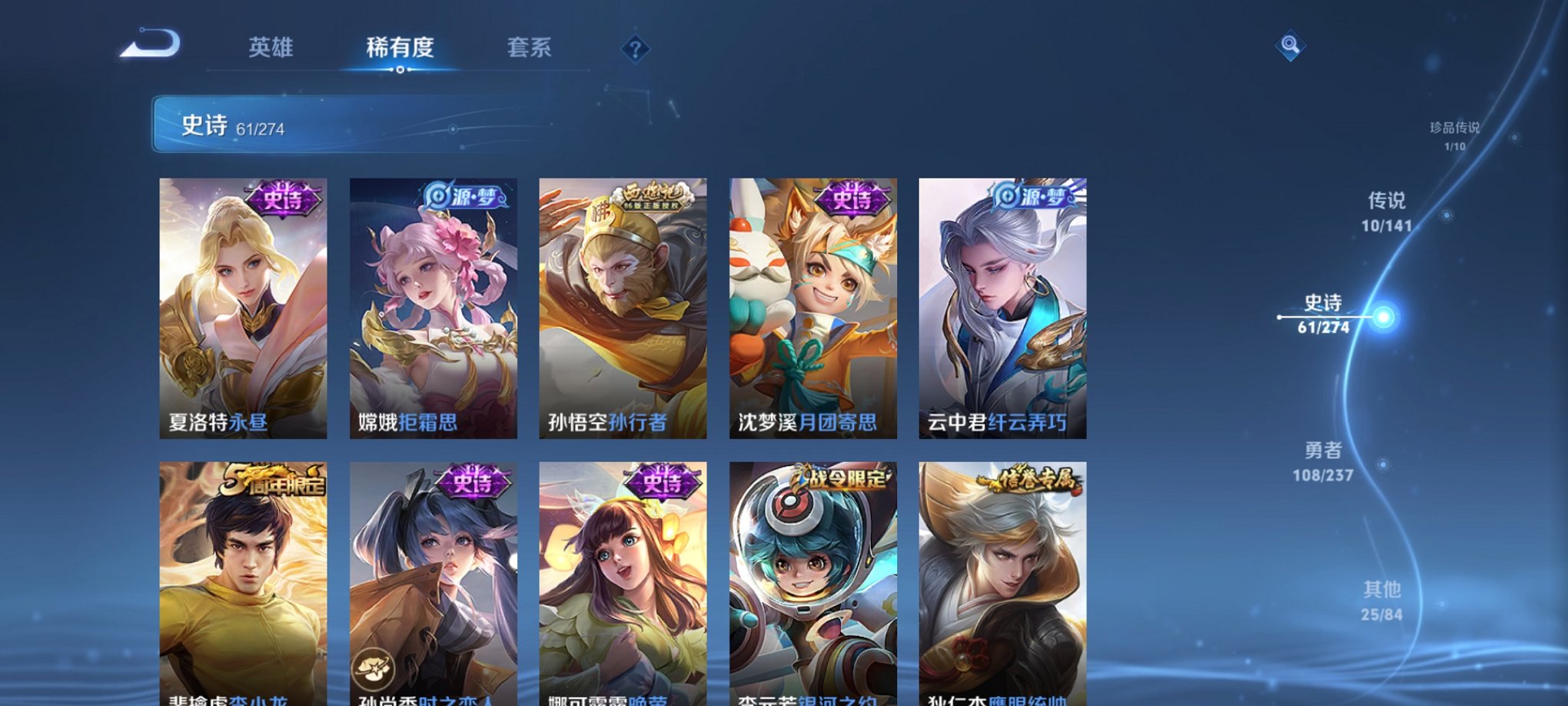
Task: Click the circular emblem on 孙尚香时之恋人 card
Action: pos(372,669)
